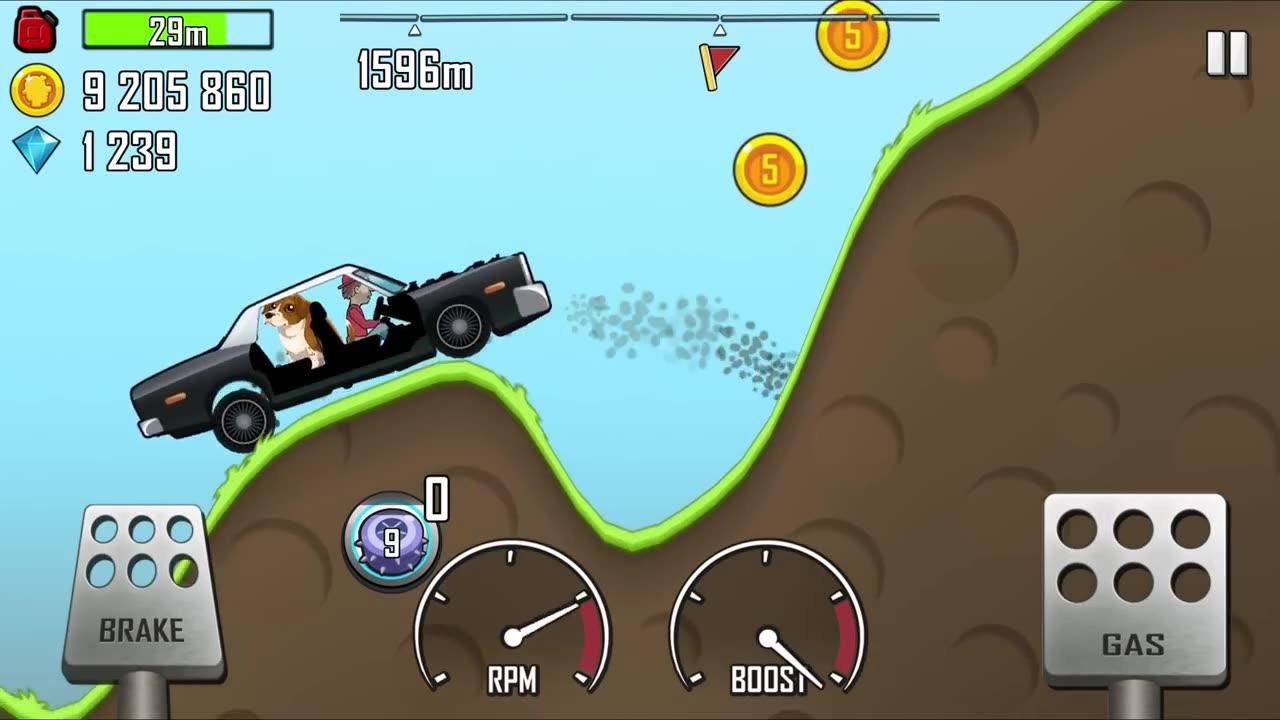Tap the spiked tire bonus counter showing 9
Image resolution: width=1280 pixels, height=720 pixels.
click(x=393, y=538)
